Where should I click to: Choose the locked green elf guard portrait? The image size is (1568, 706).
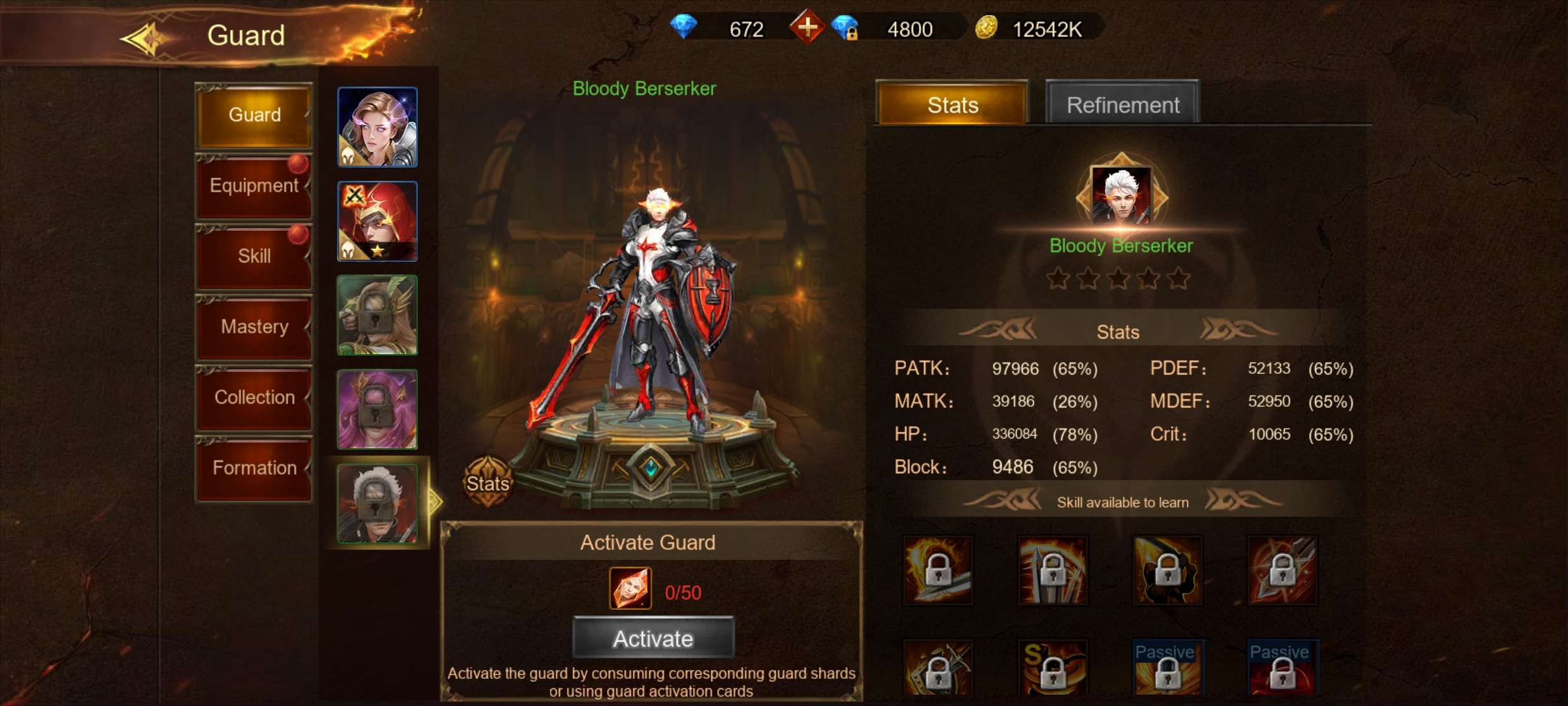click(x=377, y=315)
